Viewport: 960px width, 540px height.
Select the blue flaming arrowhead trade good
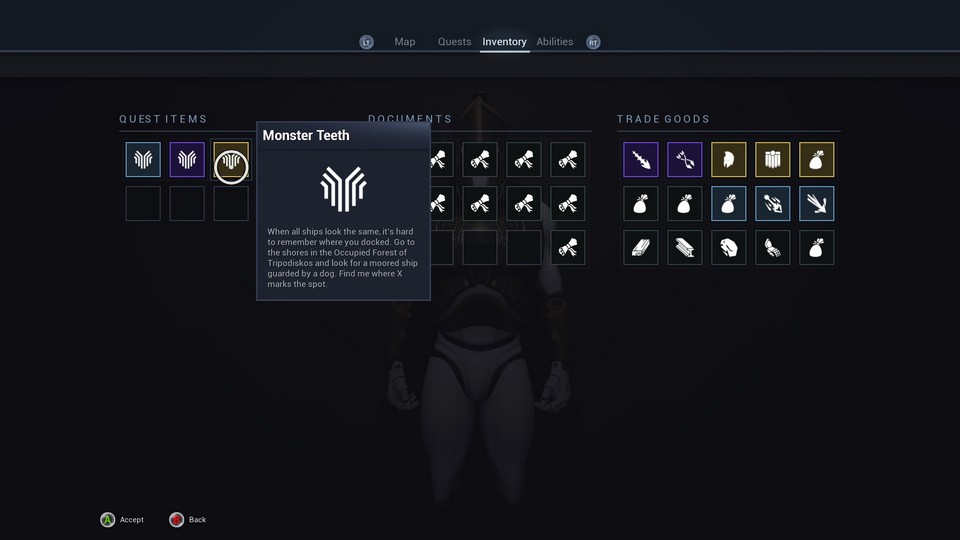[773, 204]
